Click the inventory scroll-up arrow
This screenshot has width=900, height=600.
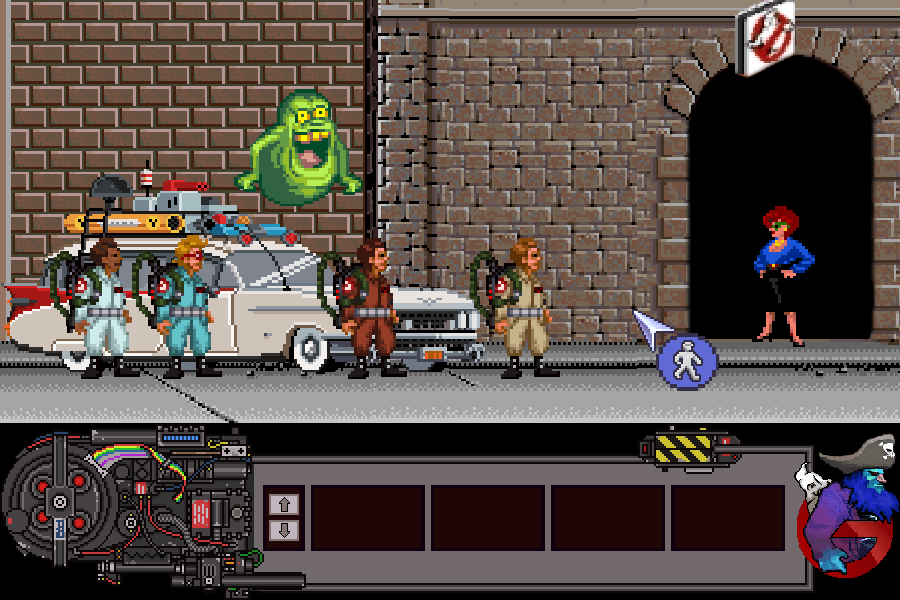(283, 503)
